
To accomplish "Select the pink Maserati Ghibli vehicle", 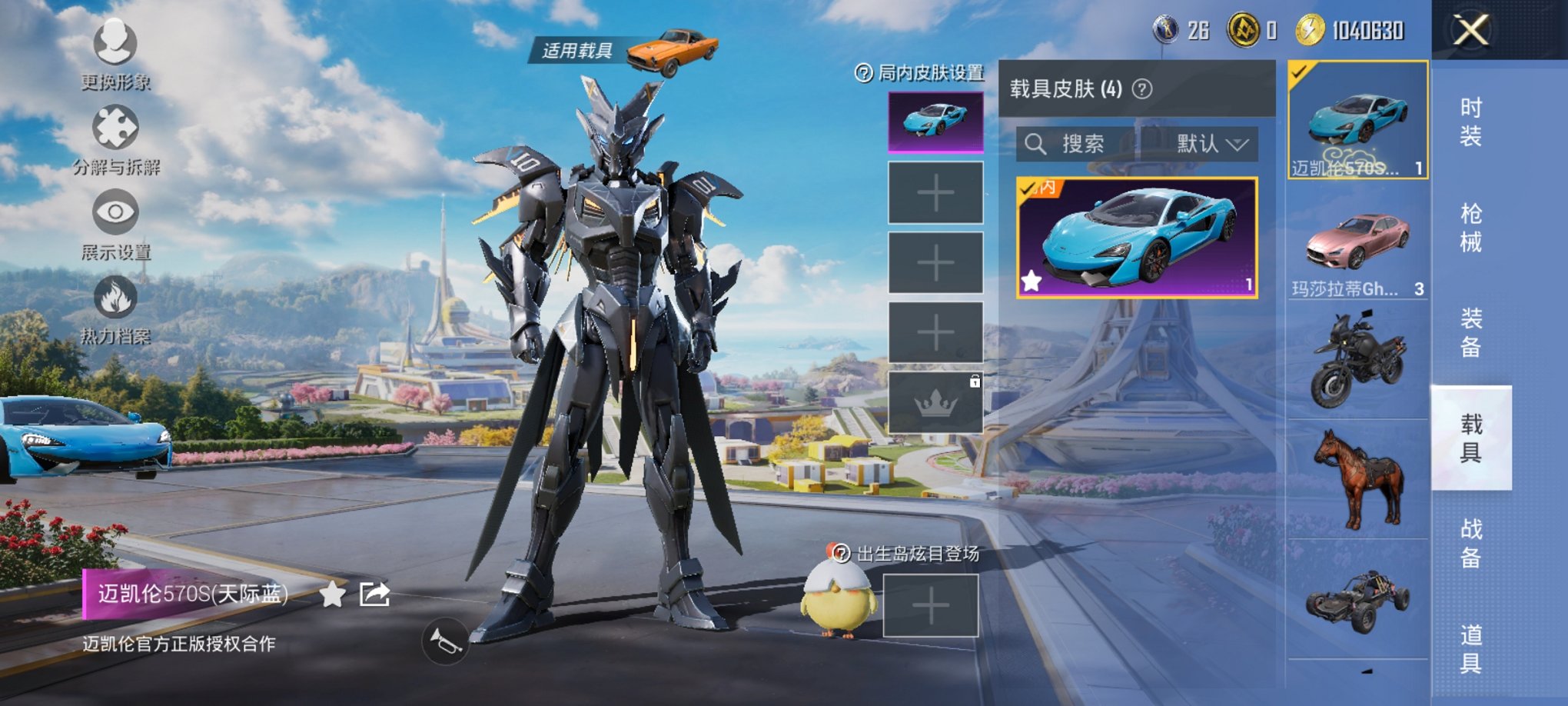I will [1357, 245].
